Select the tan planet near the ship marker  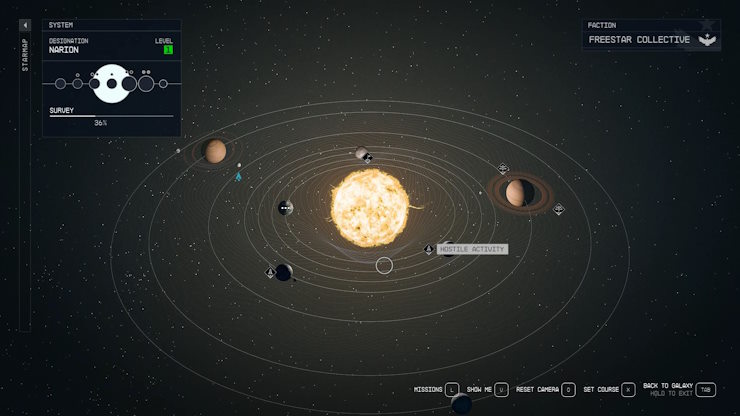pos(215,151)
